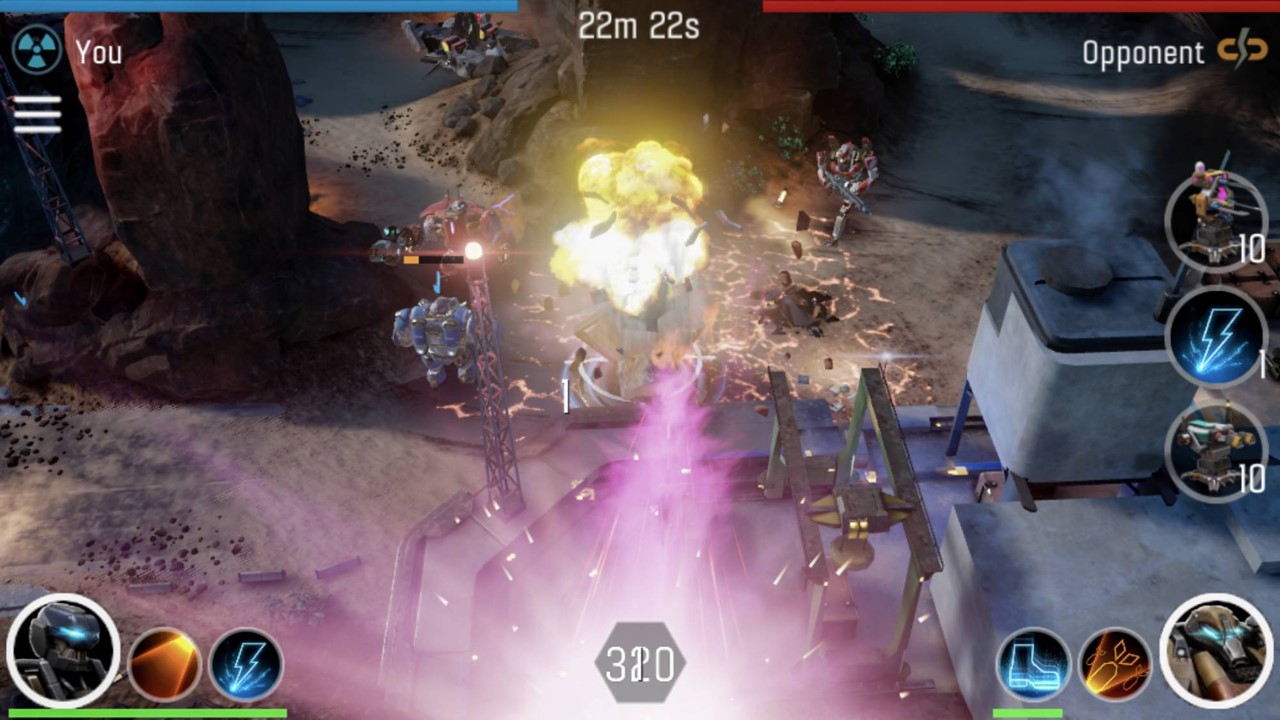Use the lightning strike with count 1

click(x=1215, y=336)
